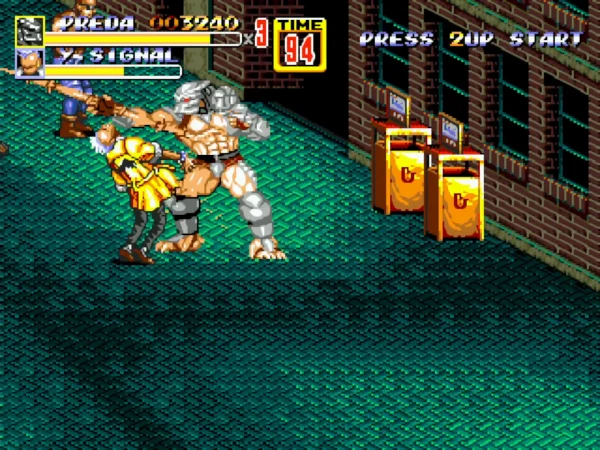Viewport: 600px width, 450px height.
Task: Click the Preda player portrait icon
Action: click(29, 31)
